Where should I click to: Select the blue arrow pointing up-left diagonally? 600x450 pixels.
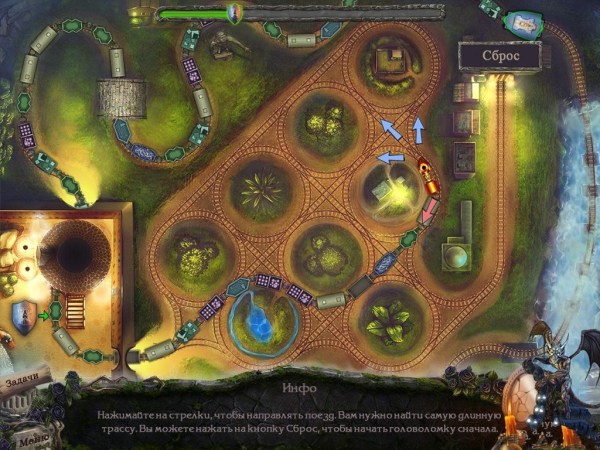[389, 130]
